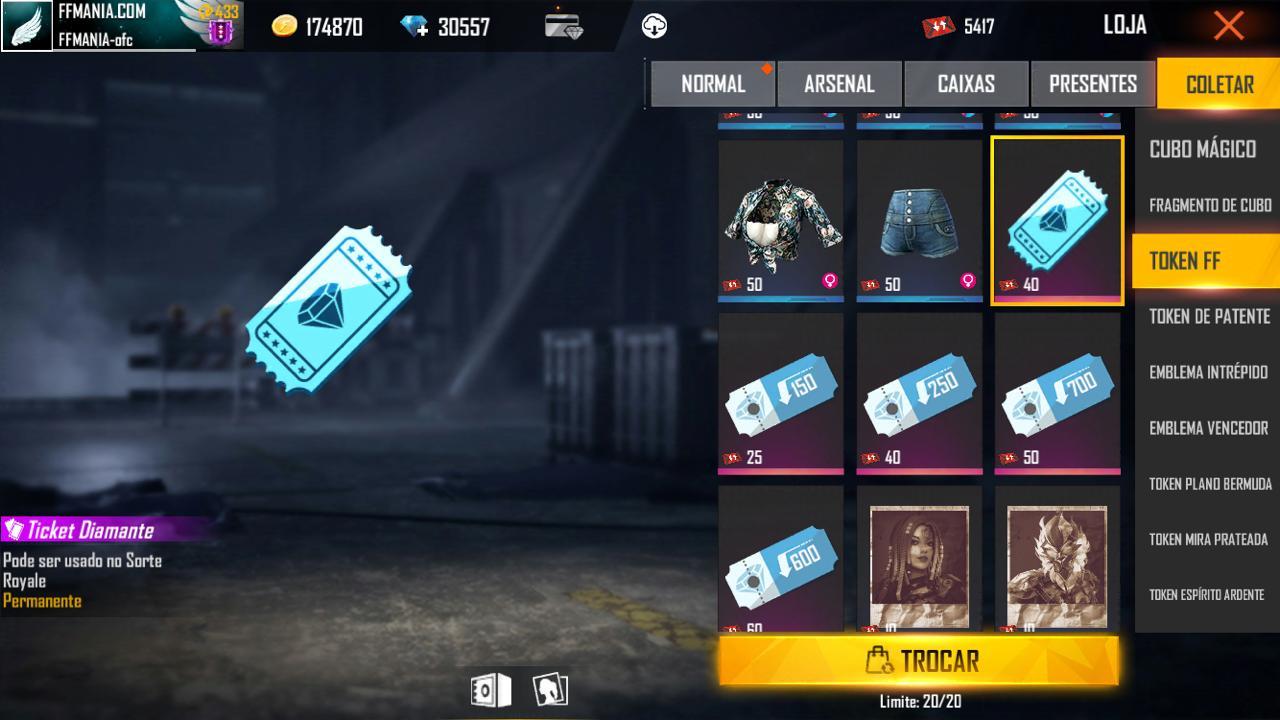This screenshot has width=1280, height=720.
Task: Switch to the CAIXAS tab
Action: (x=966, y=84)
